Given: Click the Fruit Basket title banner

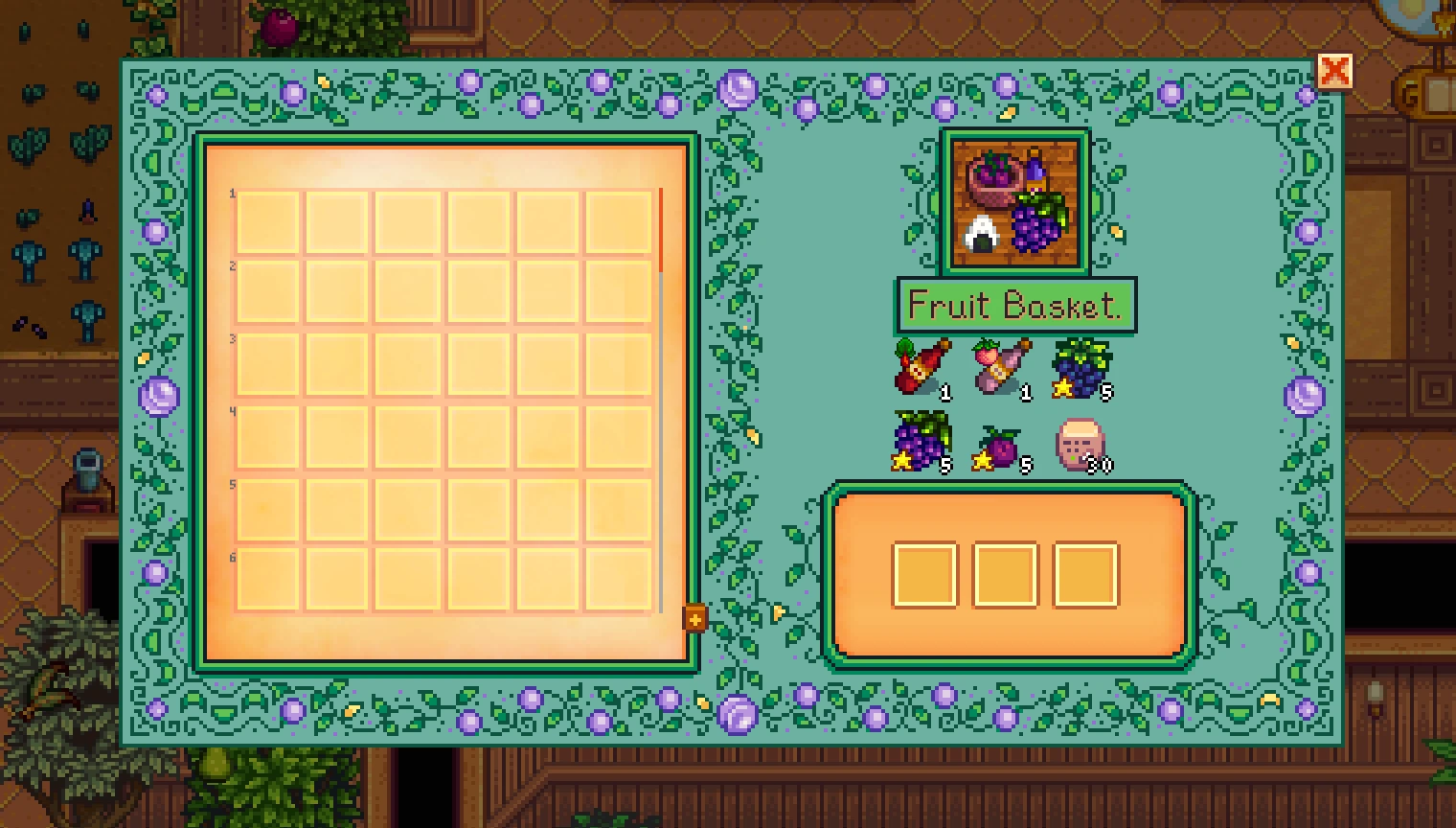Looking at the screenshot, I should [x=1015, y=306].
